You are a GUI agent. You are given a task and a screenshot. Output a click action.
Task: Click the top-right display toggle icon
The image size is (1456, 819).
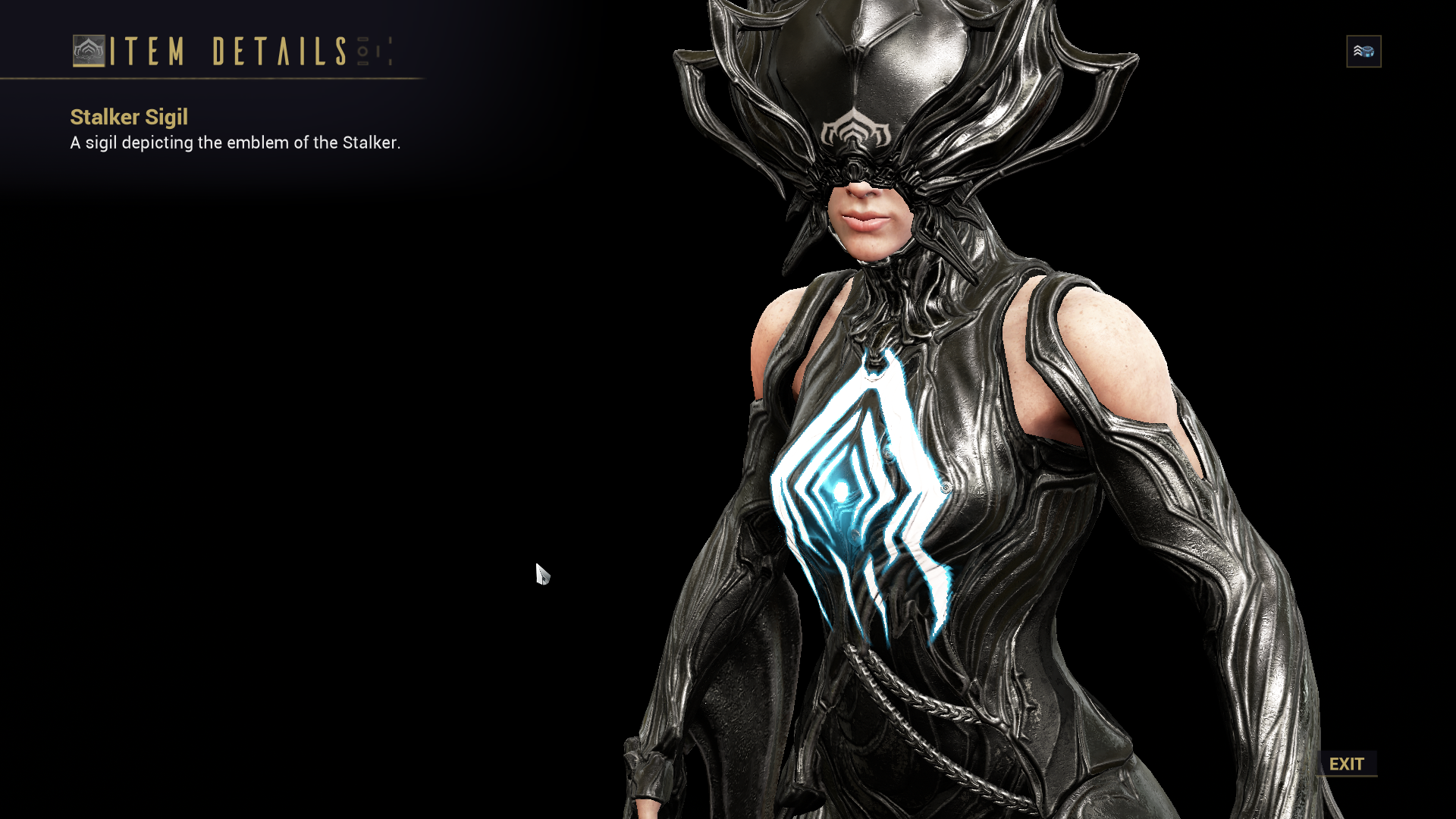pyautogui.click(x=1363, y=52)
